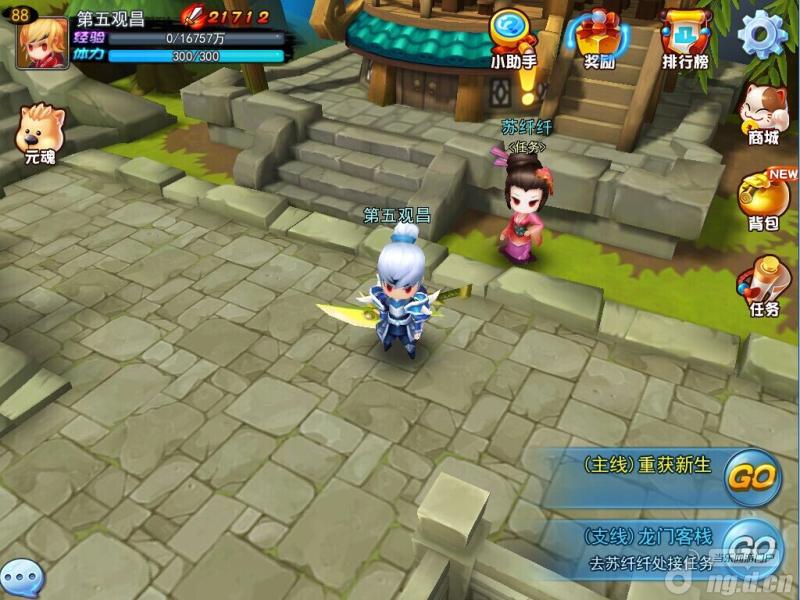Viewport: 800px width, 600px height.
Task: Show the 排行榜 leaderboard
Action: [x=685, y=37]
